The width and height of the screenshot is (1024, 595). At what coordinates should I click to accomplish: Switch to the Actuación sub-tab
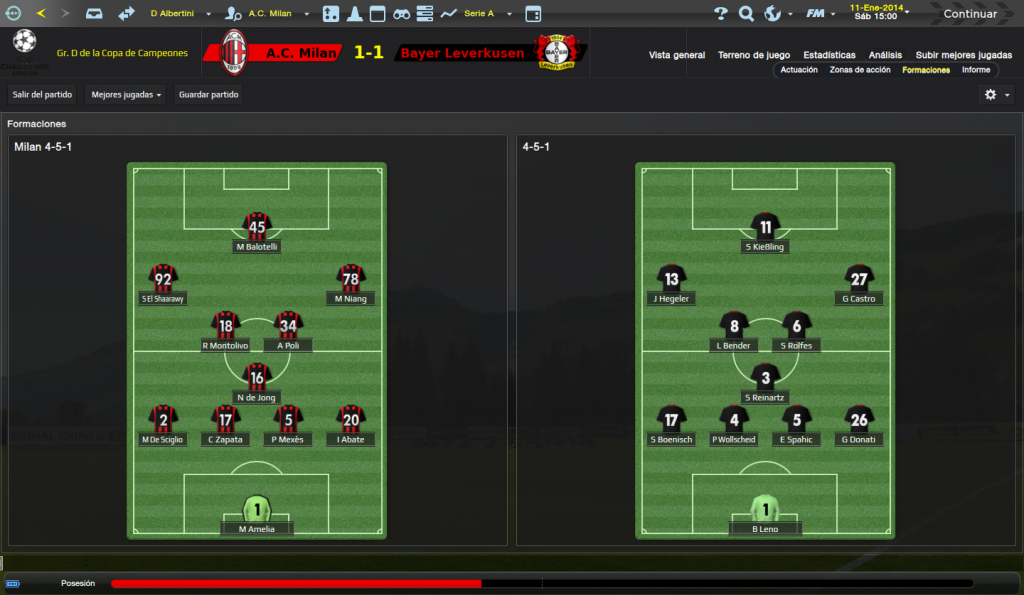click(x=799, y=70)
